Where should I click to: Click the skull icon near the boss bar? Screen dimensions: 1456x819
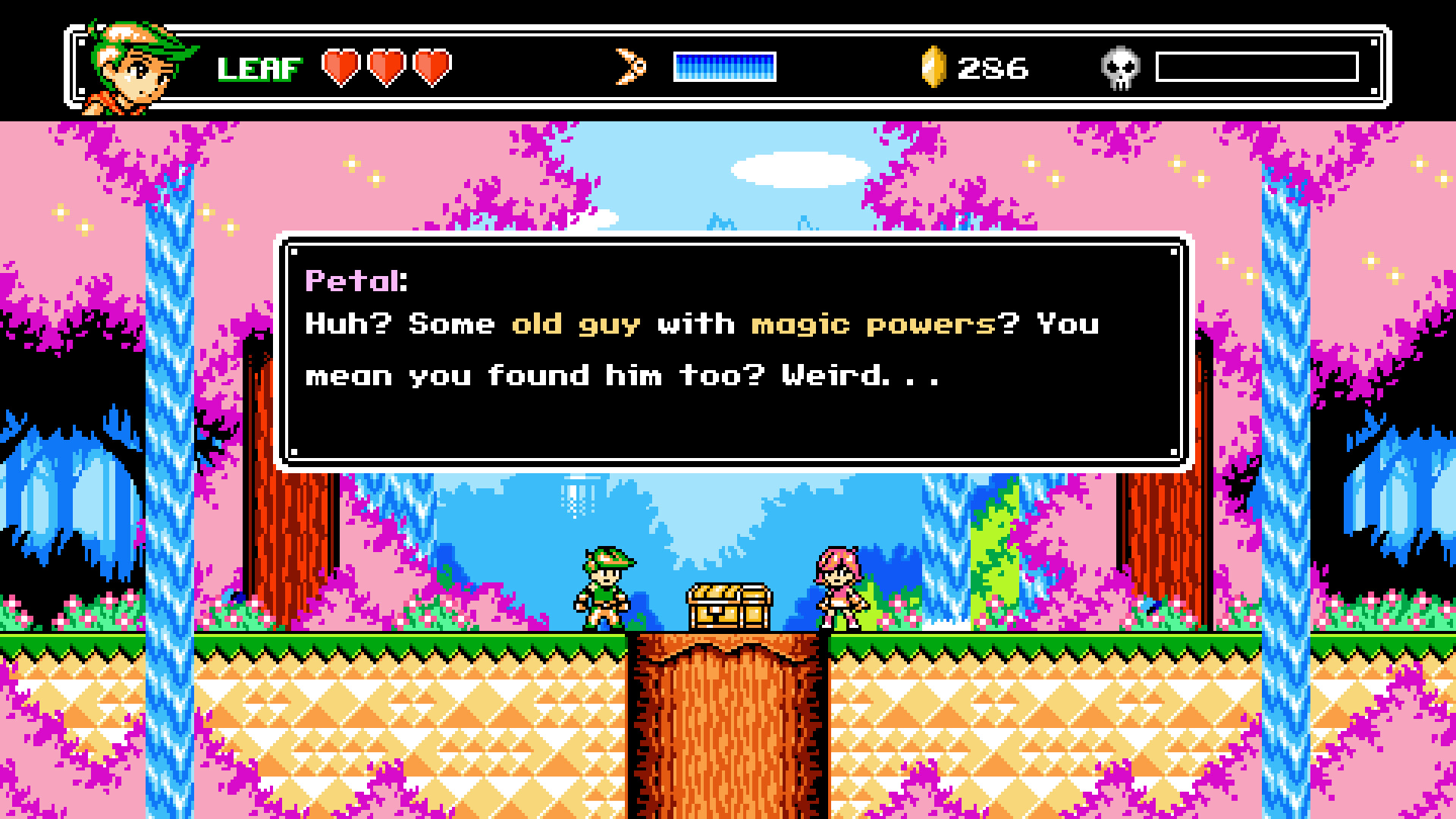1122,67
